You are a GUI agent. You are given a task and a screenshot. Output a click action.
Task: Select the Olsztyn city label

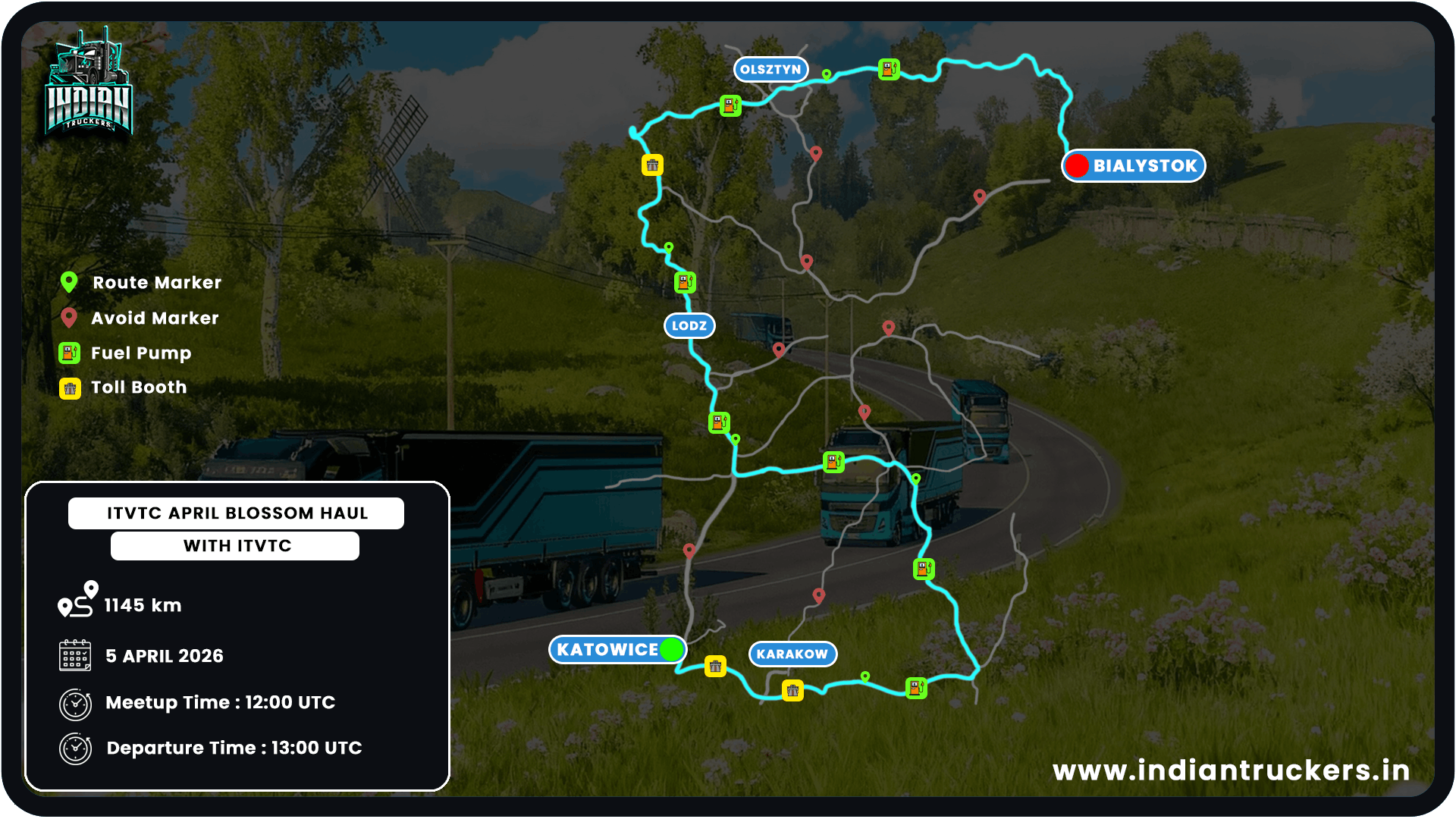click(x=770, y=70)
